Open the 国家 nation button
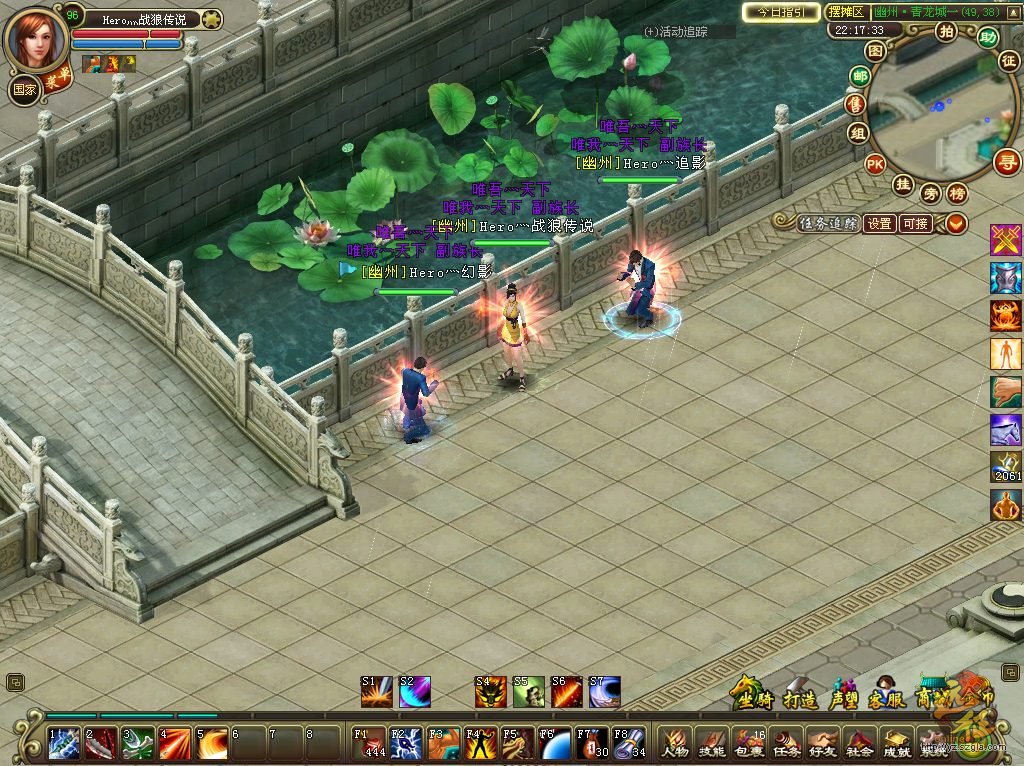Screen dimensions: 1024x766 click(24, 88)
